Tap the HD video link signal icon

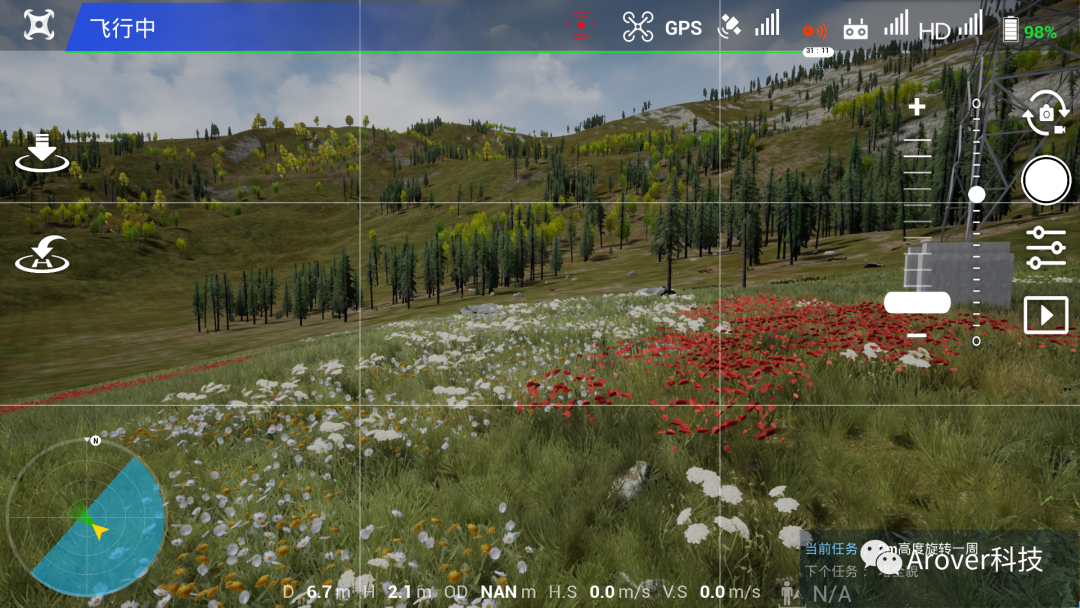949,28
